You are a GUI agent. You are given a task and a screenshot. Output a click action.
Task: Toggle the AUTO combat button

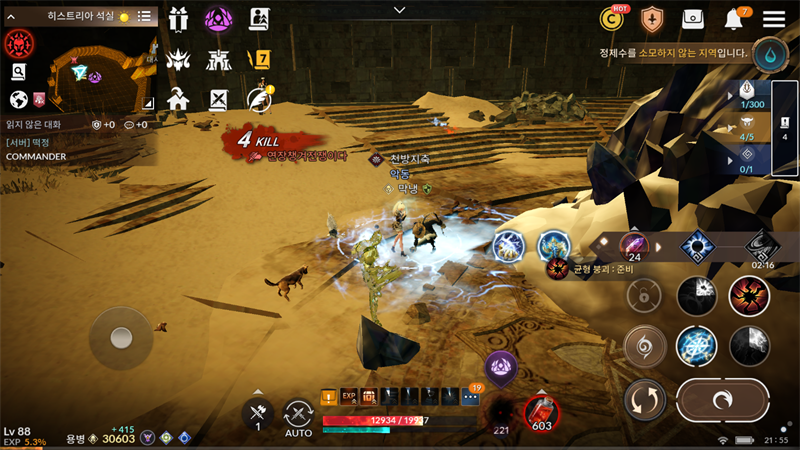tap(298, 417)
